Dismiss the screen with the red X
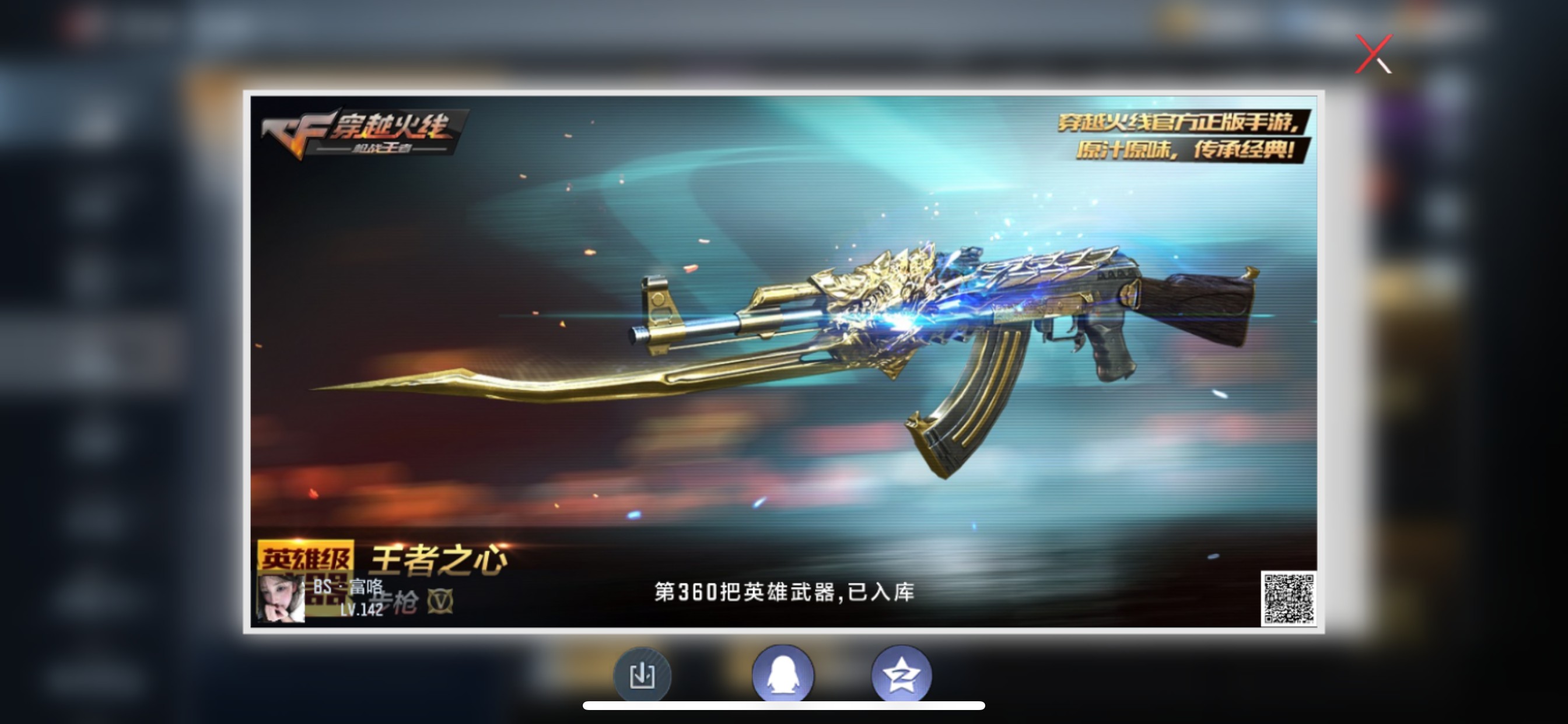1568x724 pixels. (1374, 54)
